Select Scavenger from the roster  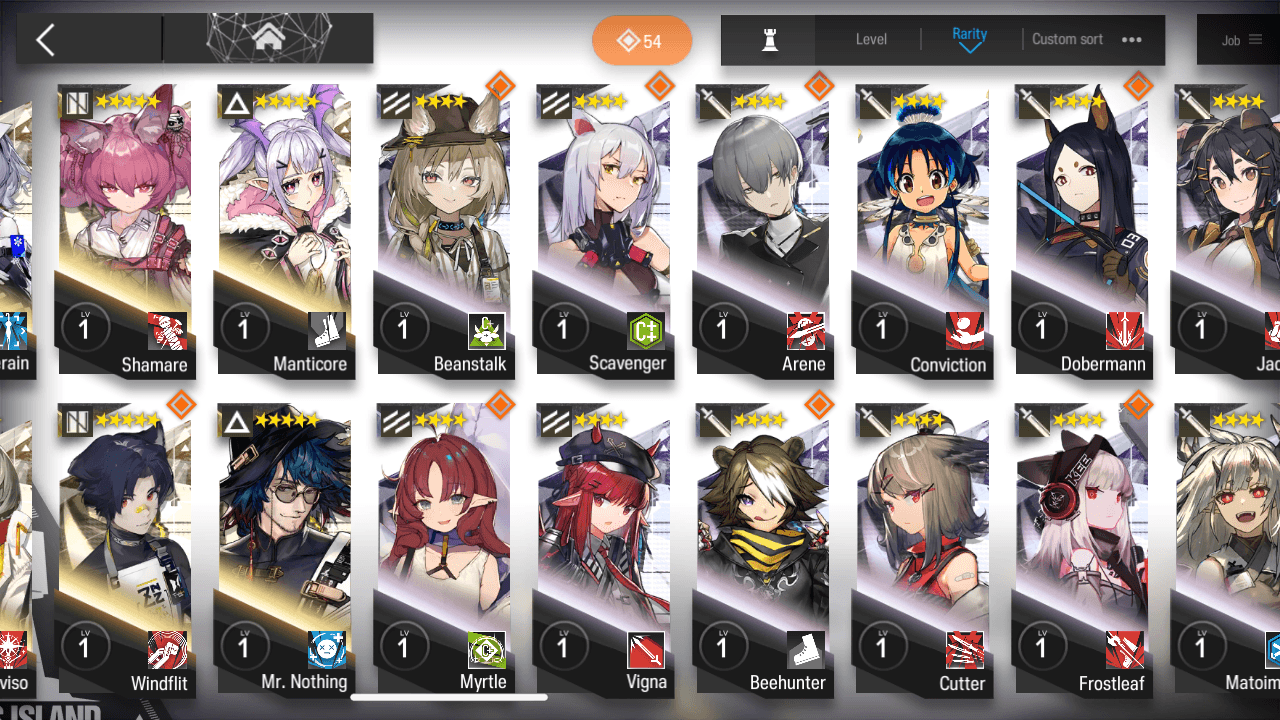tap(604, 230)
